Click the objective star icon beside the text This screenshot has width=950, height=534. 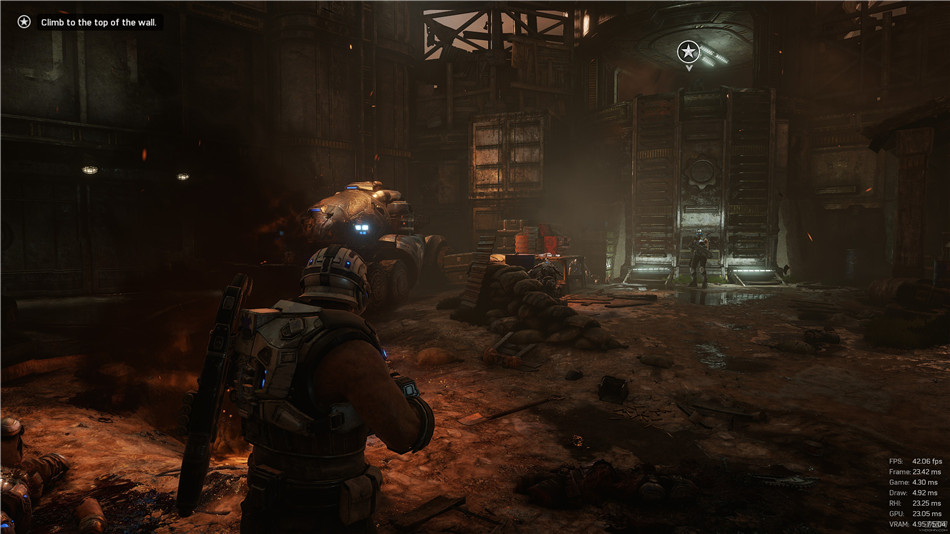[24, 22]
